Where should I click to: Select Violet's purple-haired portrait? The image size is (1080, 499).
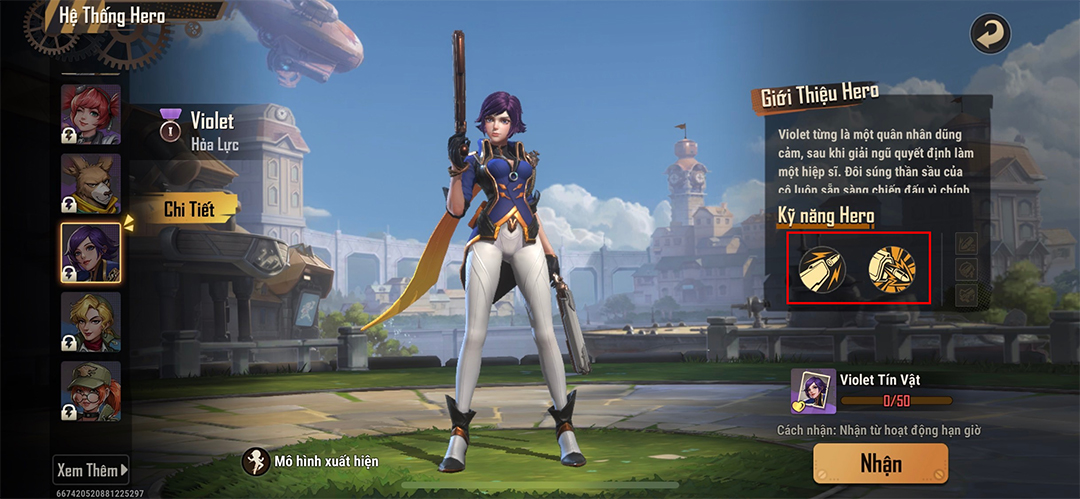point(91,251)
